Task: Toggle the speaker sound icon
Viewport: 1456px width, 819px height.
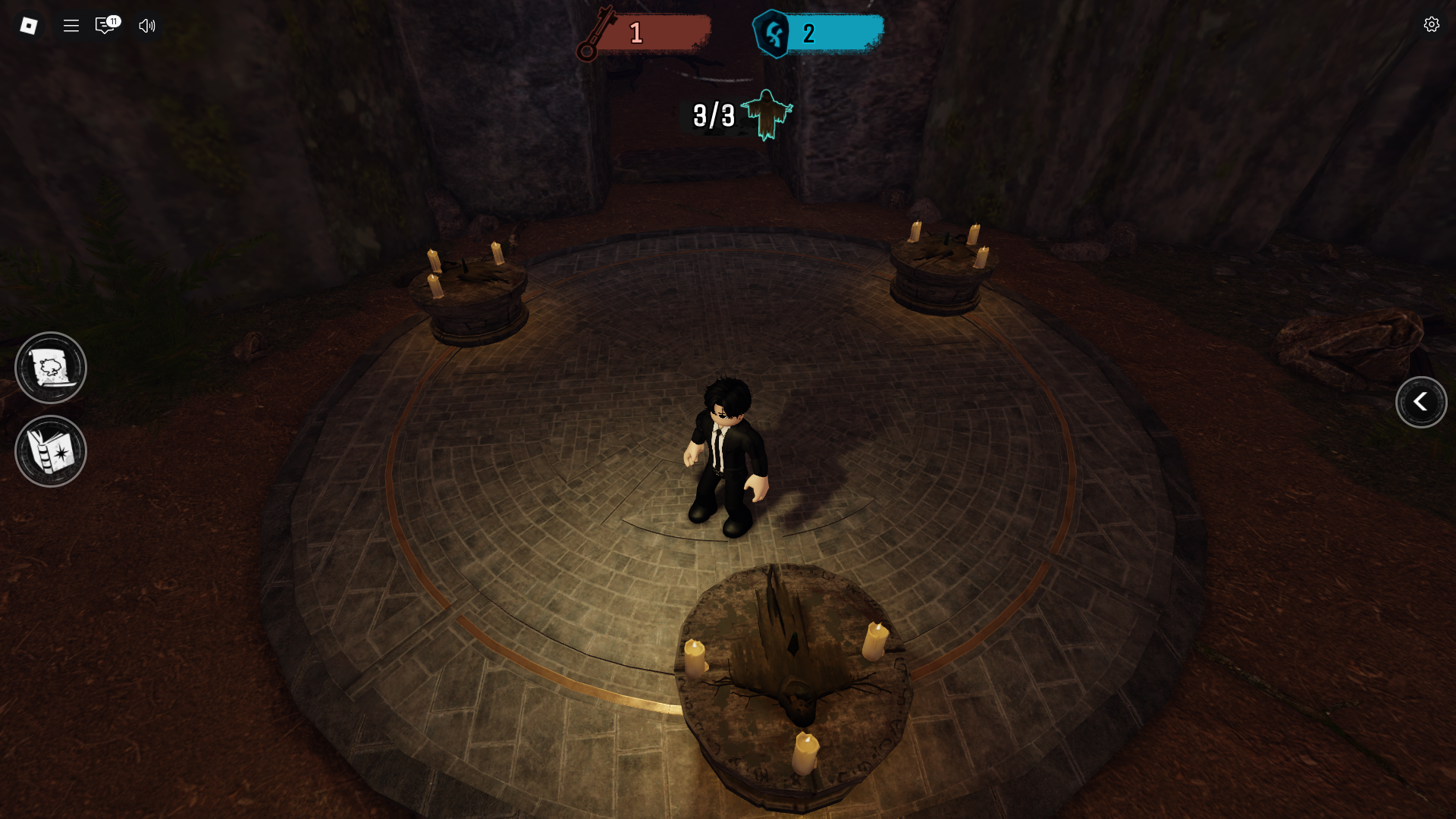Action: pyautogui.click(x=147, y=26)
